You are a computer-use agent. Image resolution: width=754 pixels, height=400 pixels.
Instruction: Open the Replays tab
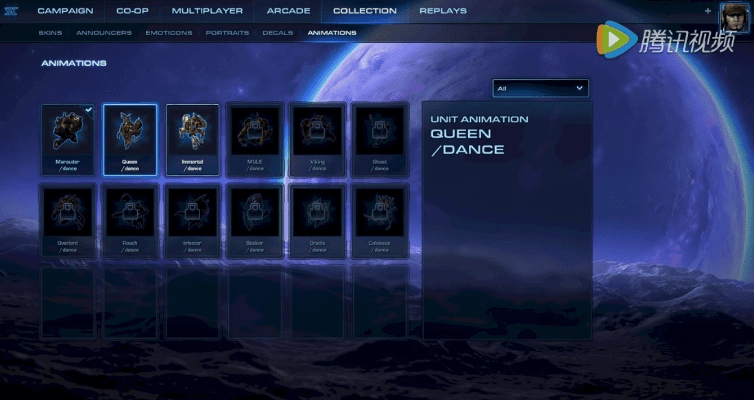pos(442,11)
